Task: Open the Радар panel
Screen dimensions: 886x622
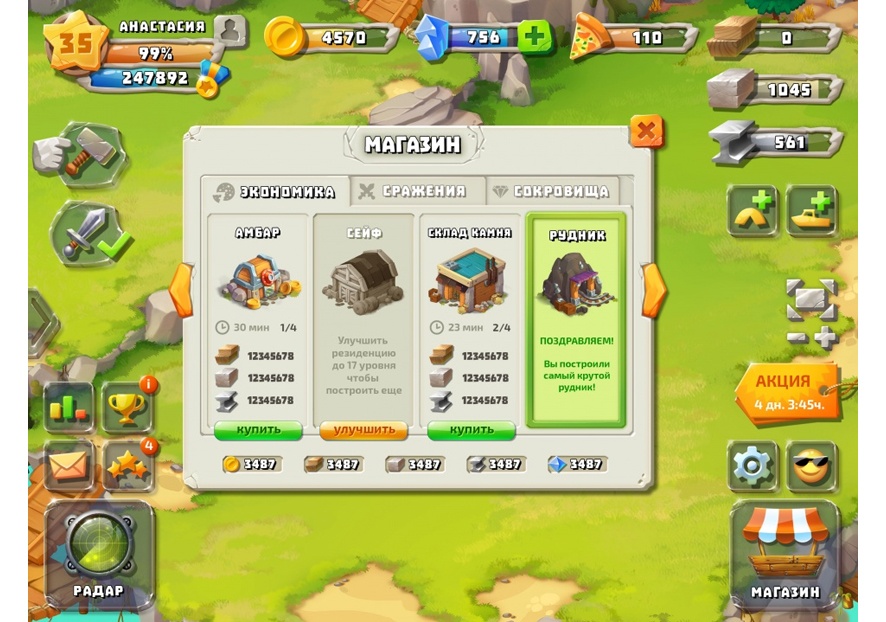Action: click(98, 554)
